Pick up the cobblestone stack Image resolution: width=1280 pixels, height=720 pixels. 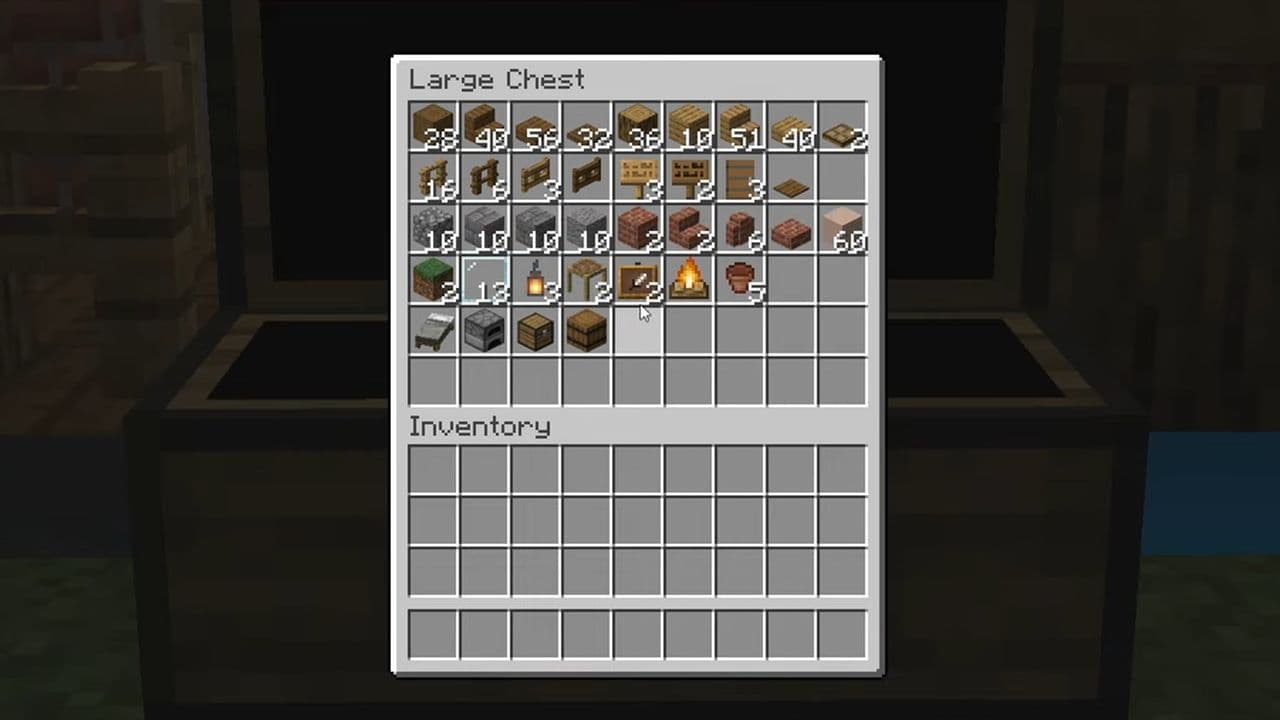click(x=433, y=229)
